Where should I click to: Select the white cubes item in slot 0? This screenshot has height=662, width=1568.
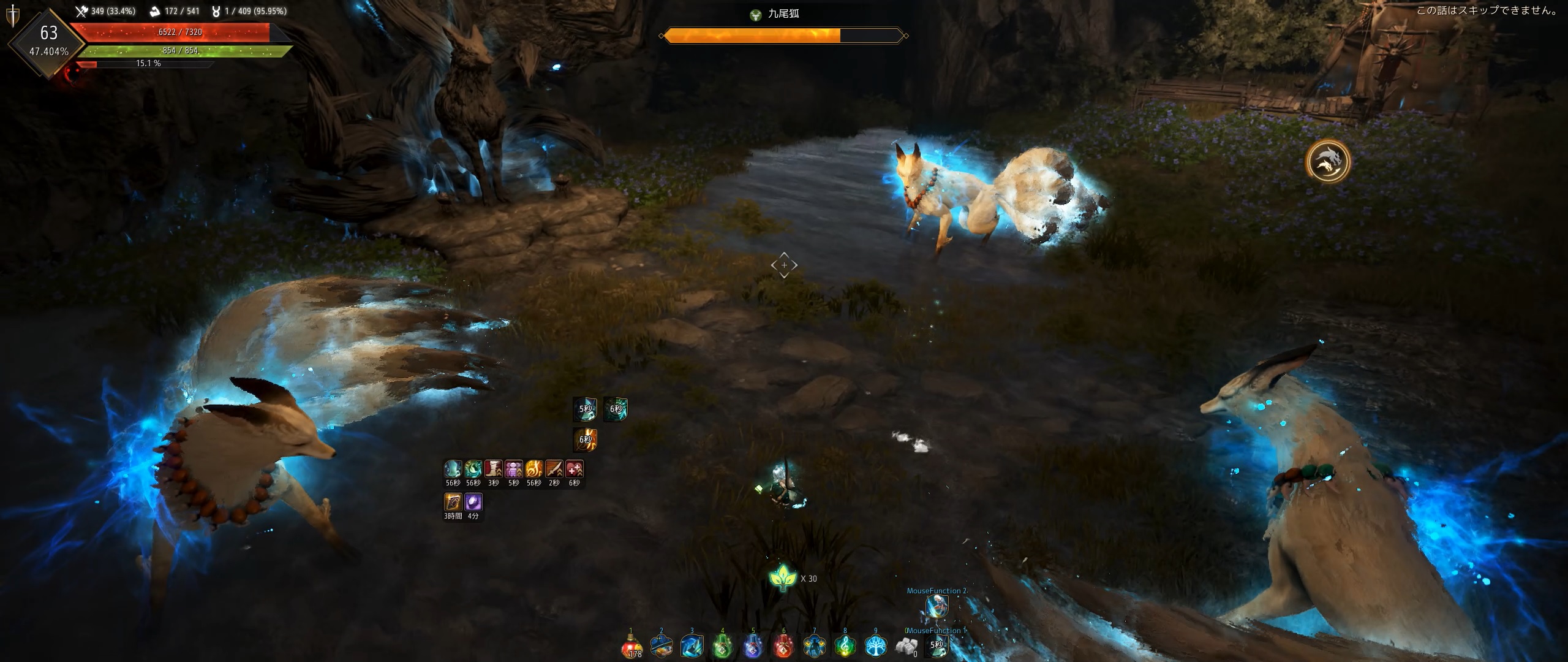tap(907, 646)
